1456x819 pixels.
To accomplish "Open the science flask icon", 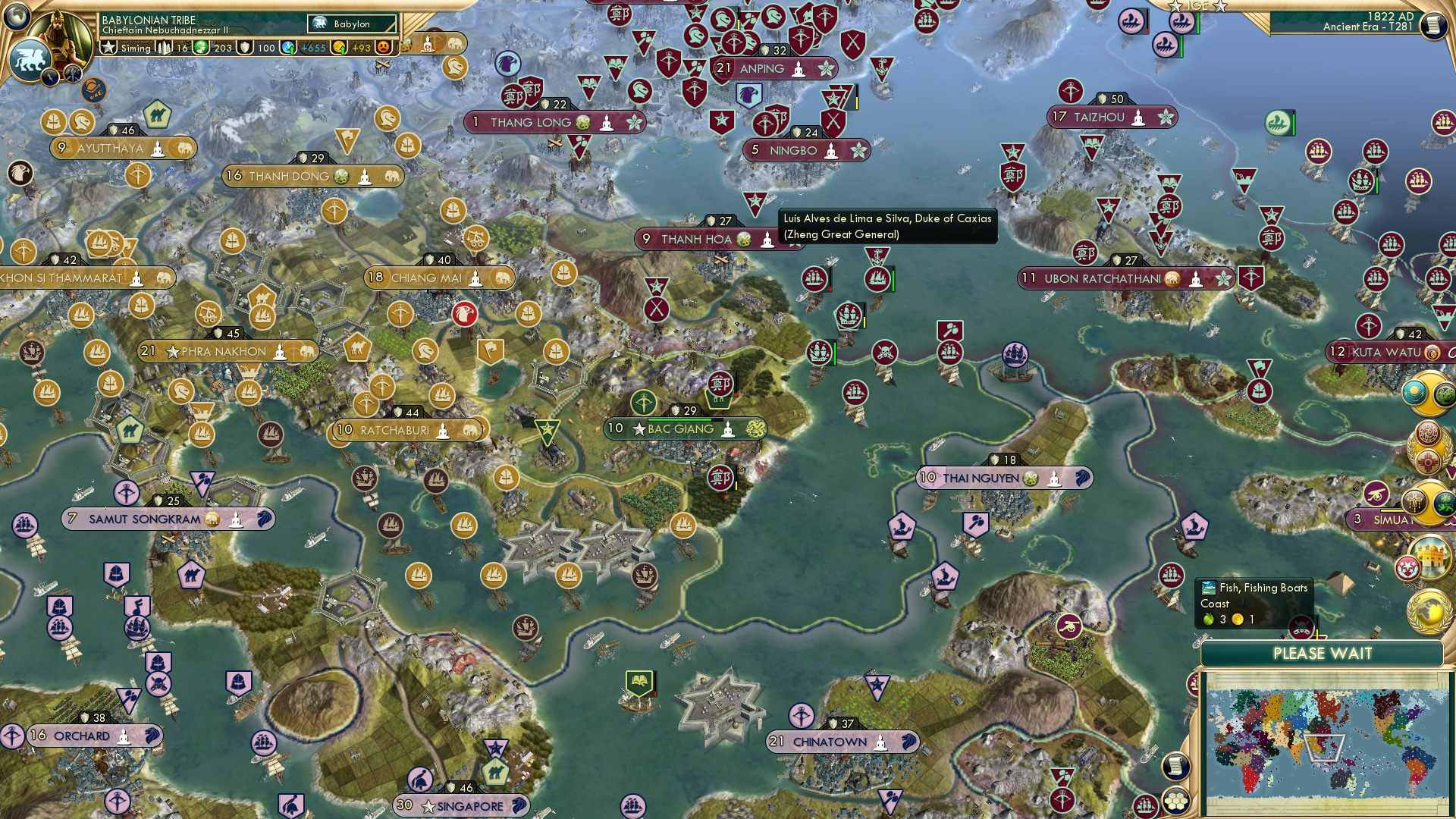I will (x=288, y=48).
